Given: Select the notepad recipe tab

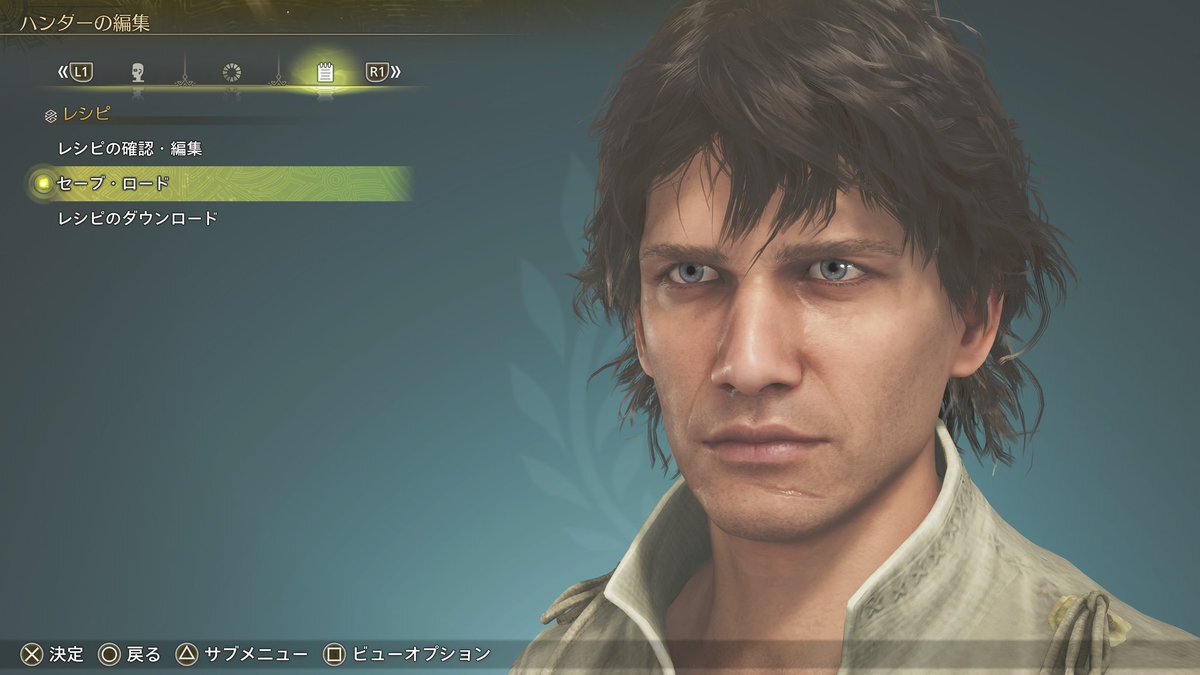Looking at the screenshot, I should click(x=324, y=72).
